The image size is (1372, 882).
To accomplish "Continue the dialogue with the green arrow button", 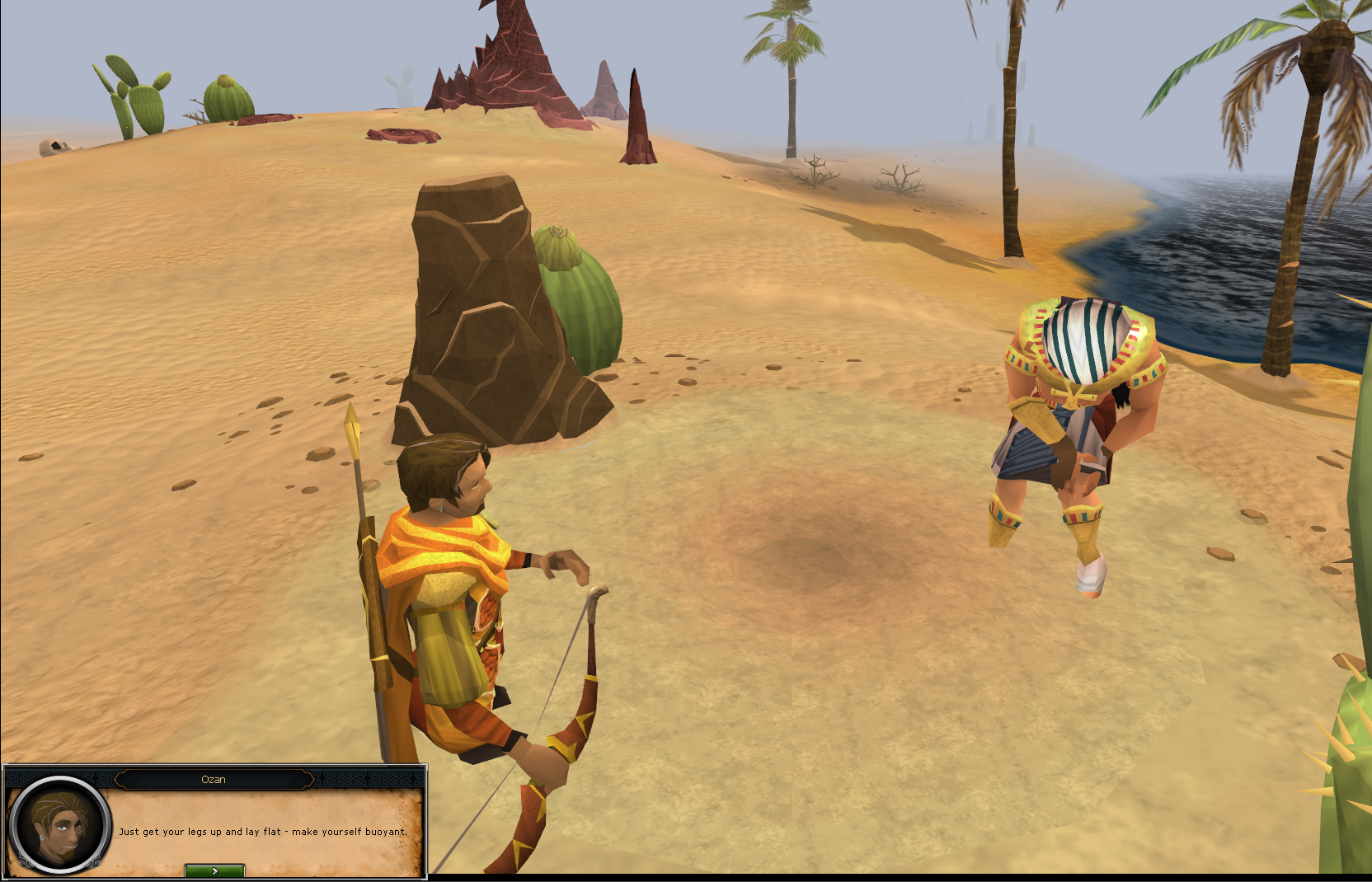I will point(214,870).
